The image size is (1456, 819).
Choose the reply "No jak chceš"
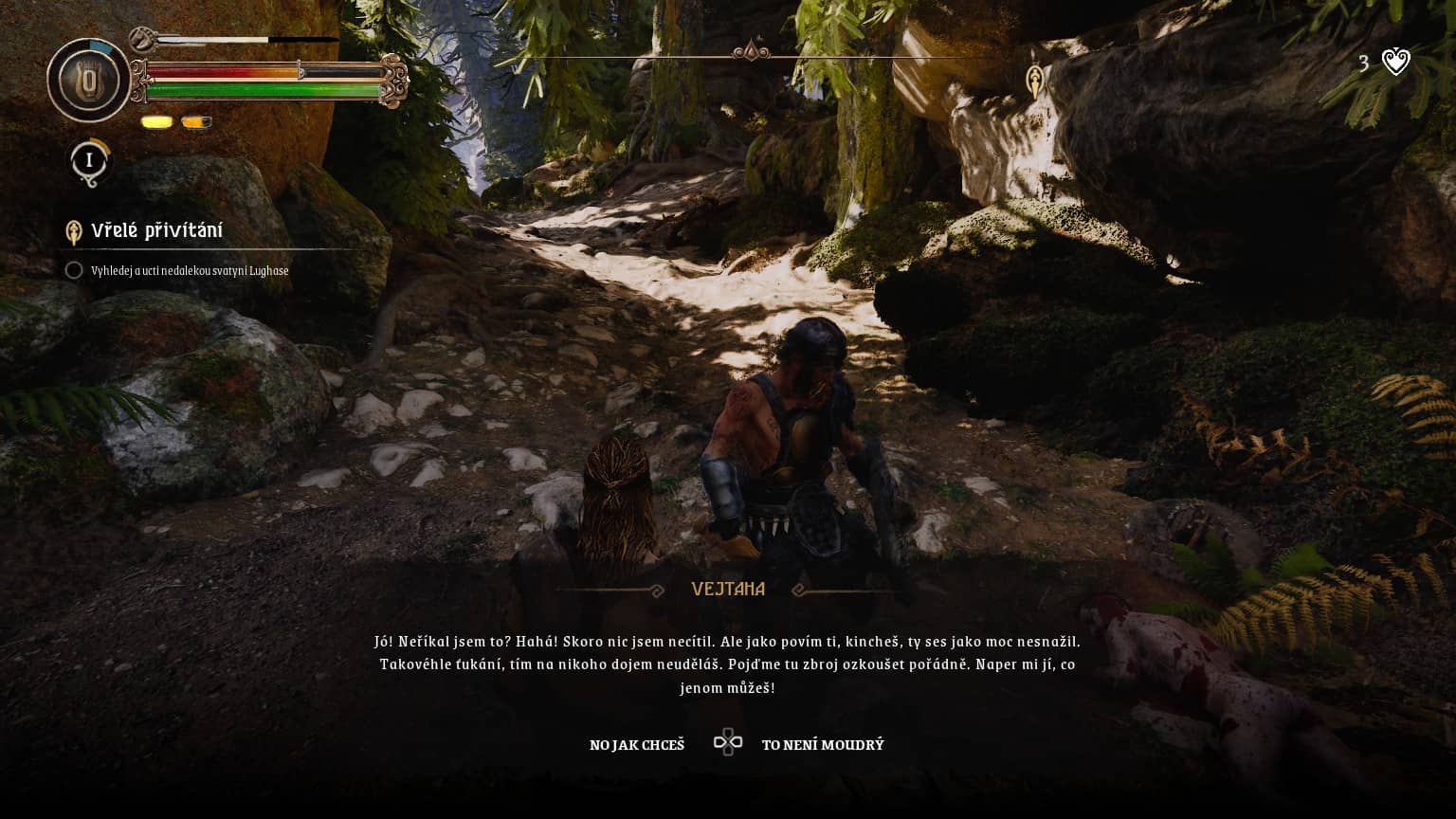(636, 745)
